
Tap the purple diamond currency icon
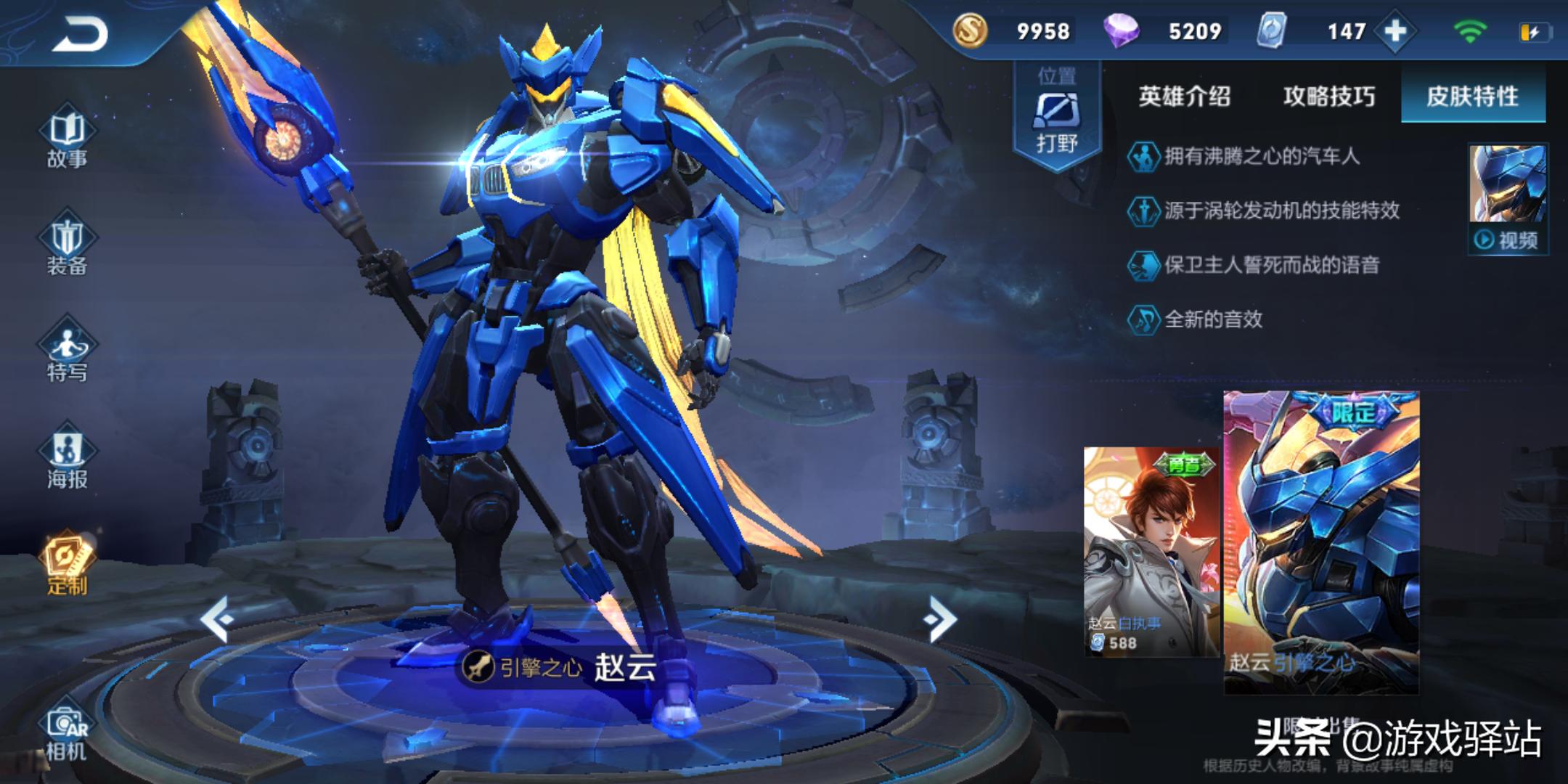[1120, 31]
